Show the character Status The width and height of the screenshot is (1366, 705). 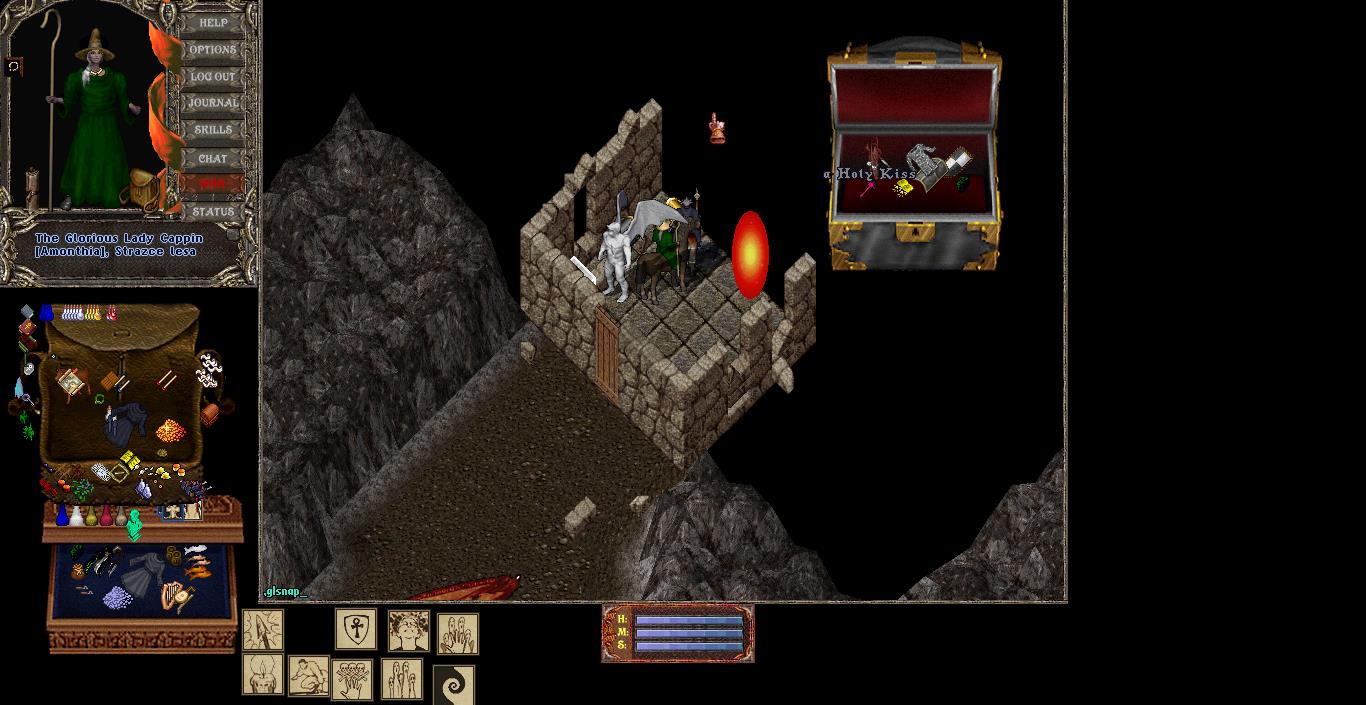[x=213, y=211]
